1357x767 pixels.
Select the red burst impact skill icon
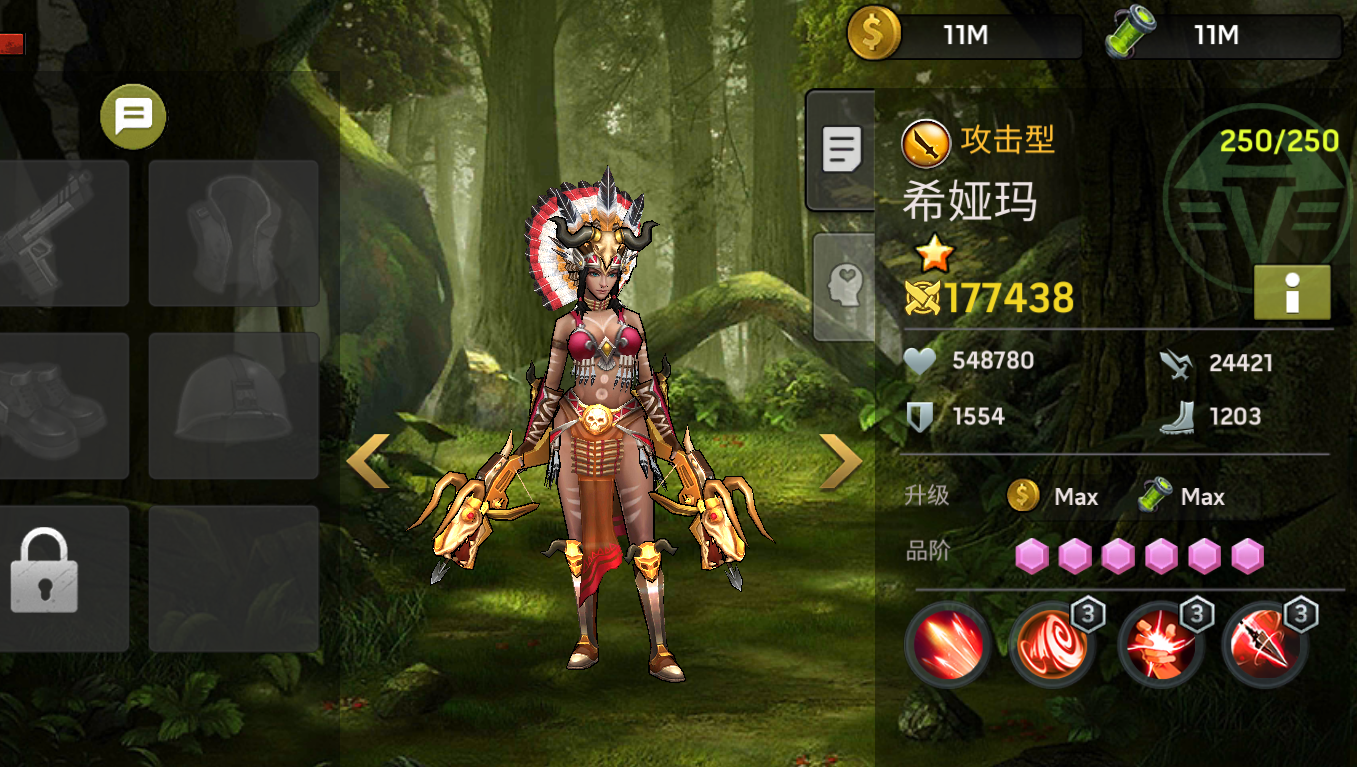[1158, 644]
